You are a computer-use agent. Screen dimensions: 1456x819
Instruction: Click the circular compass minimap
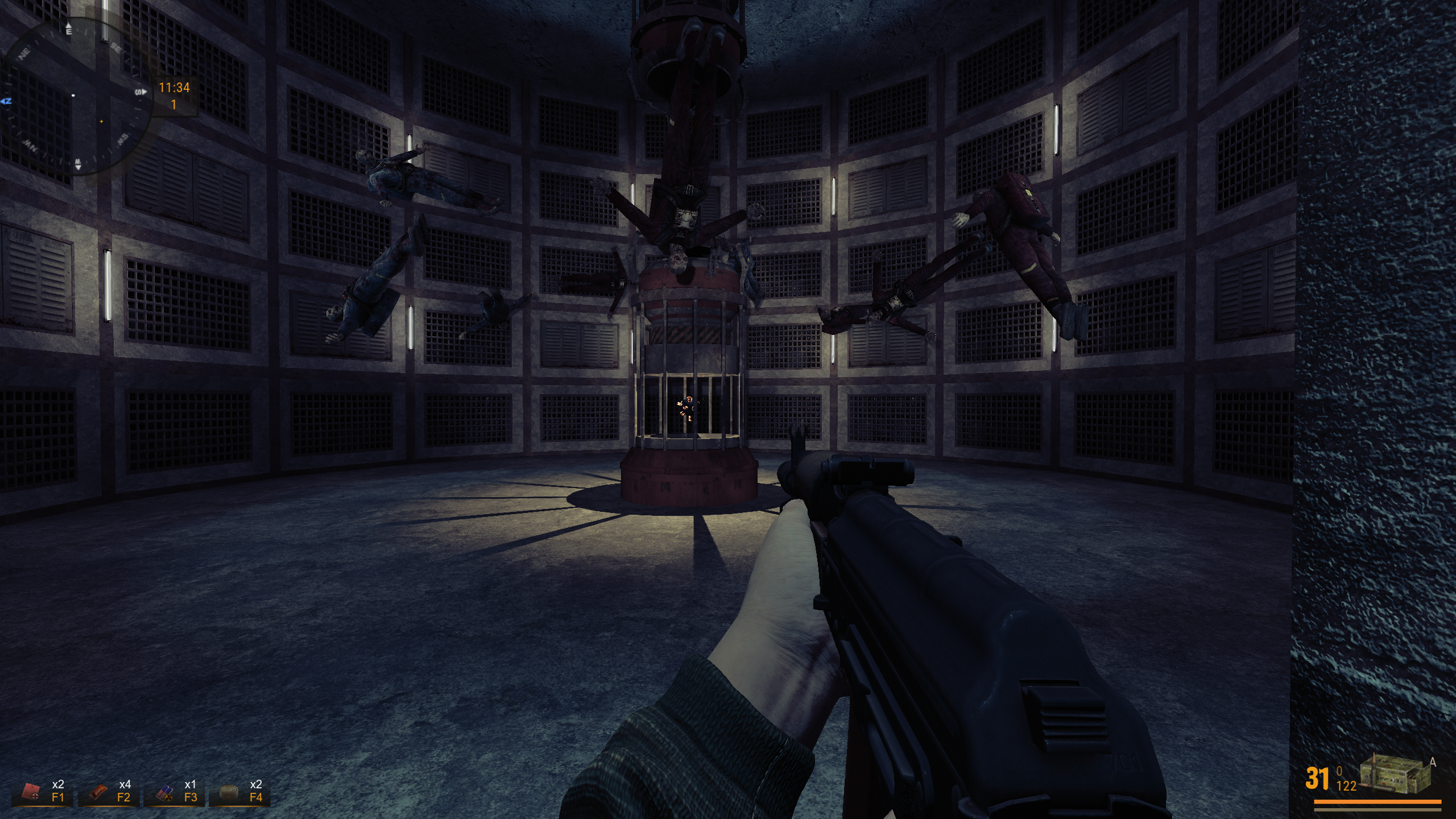(77, 97)
